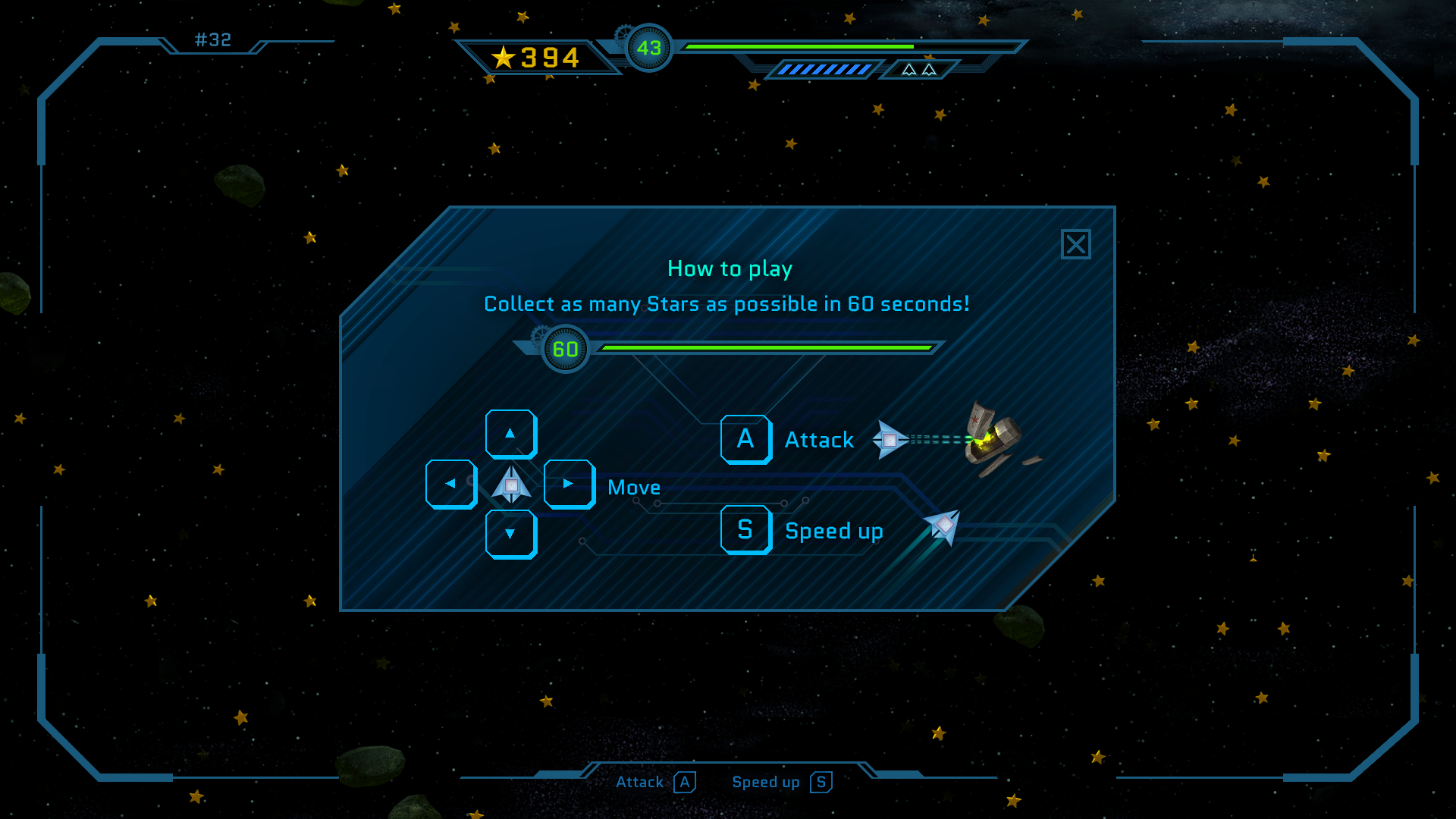Viewport: 1456px width, 819px height.
Task: Close the How to play panel
Action: (x=1075, y=244)
